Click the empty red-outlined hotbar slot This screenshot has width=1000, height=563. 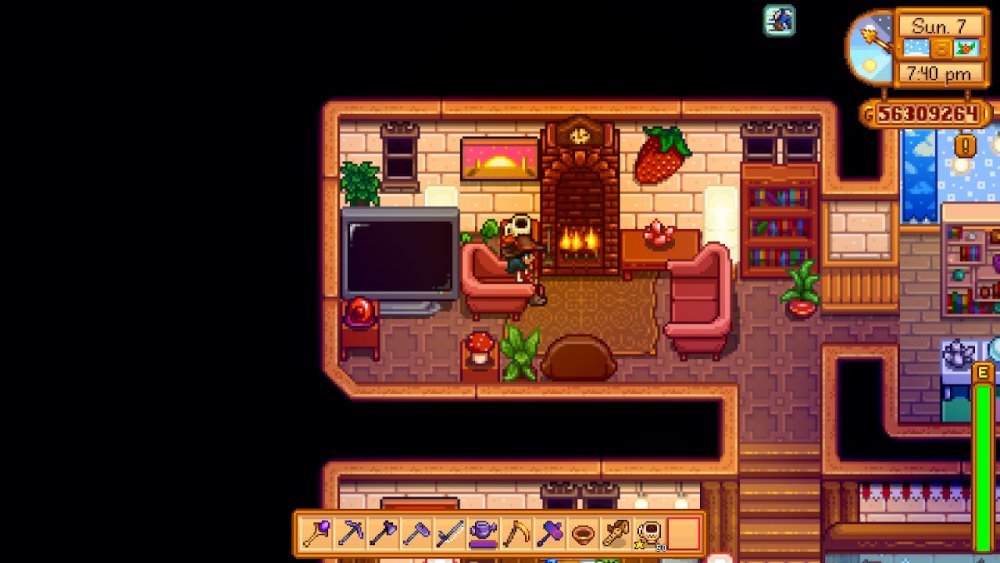click(x=683, y=533)
